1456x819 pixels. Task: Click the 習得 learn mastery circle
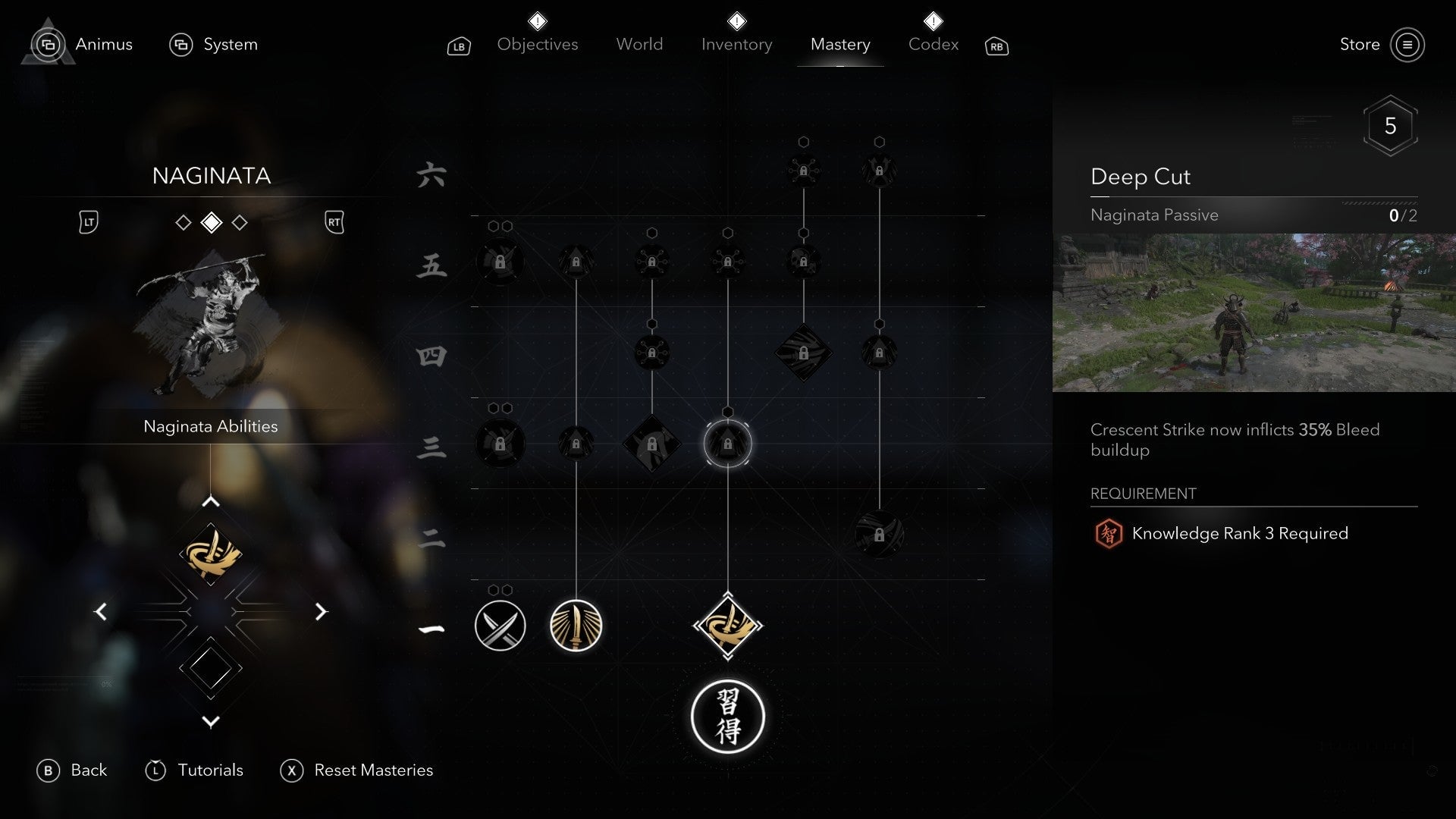click(x=728, y=717)
